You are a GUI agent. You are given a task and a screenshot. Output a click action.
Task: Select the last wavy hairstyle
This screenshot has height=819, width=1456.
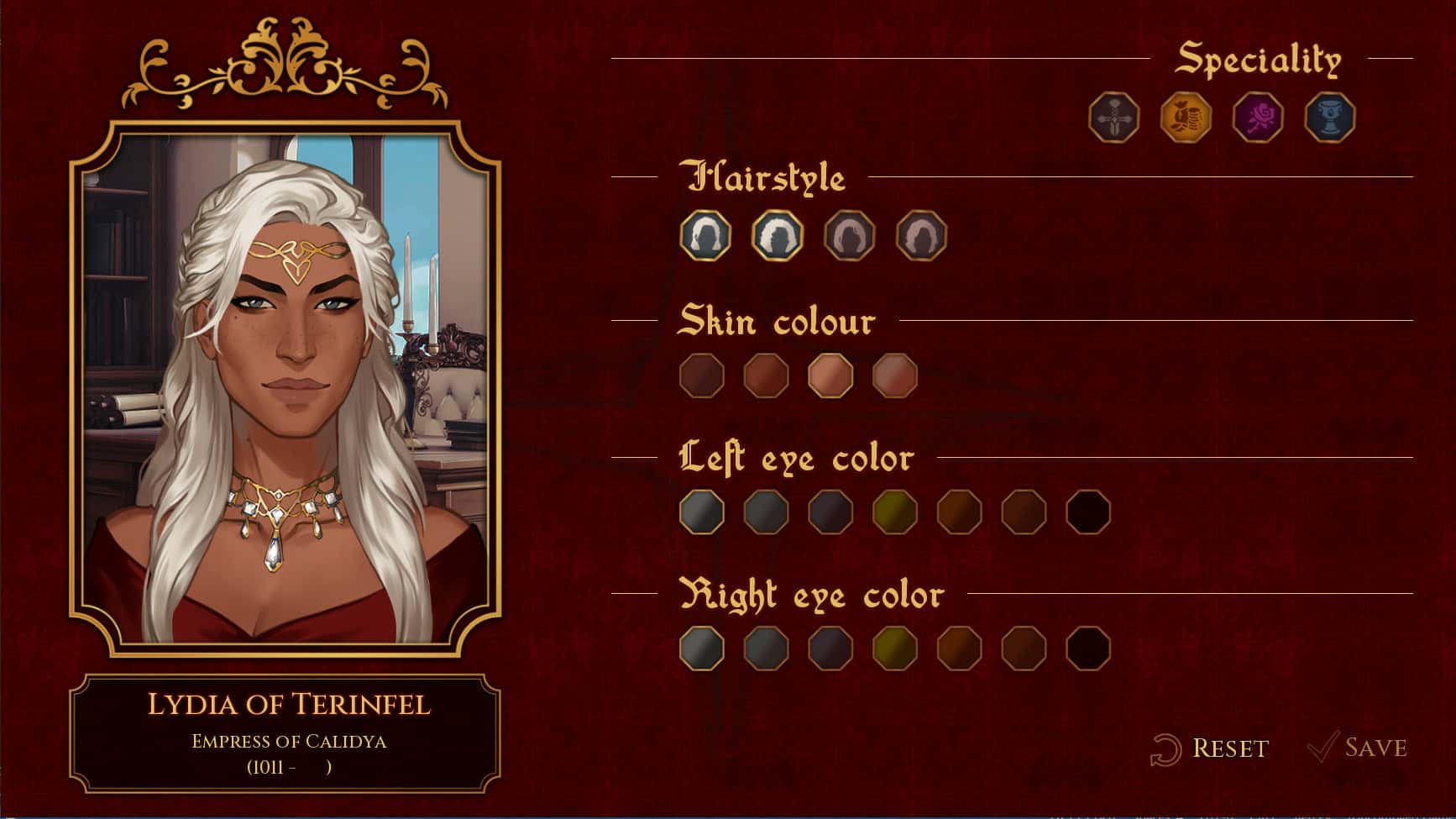click(921, 236)
